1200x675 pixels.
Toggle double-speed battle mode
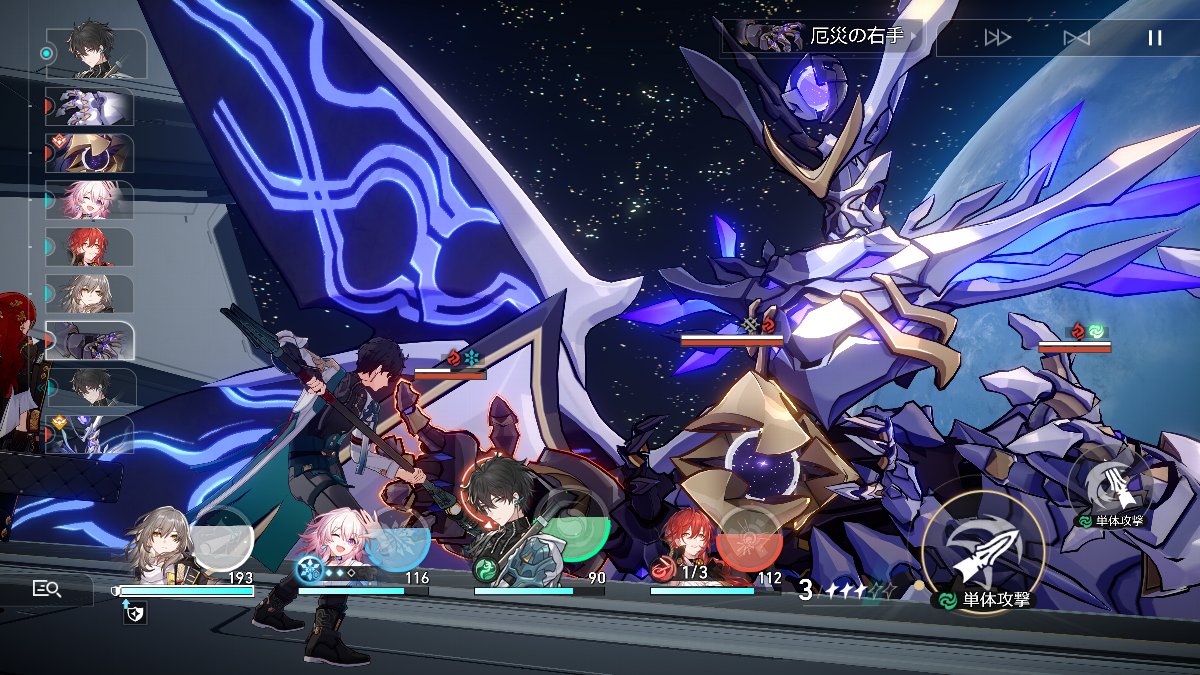pyautogui.click(x=997, y=38)
